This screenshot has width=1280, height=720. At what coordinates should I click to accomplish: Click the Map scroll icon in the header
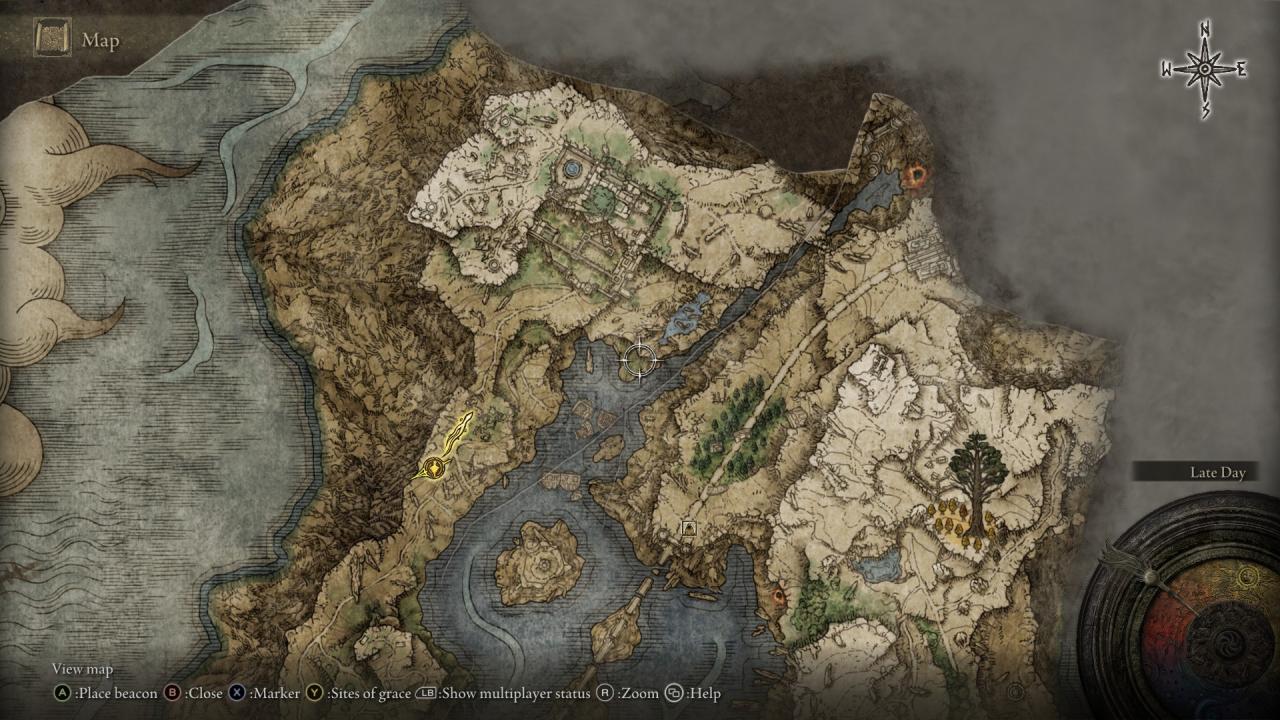pyautogui.click(x=50, y=40)
